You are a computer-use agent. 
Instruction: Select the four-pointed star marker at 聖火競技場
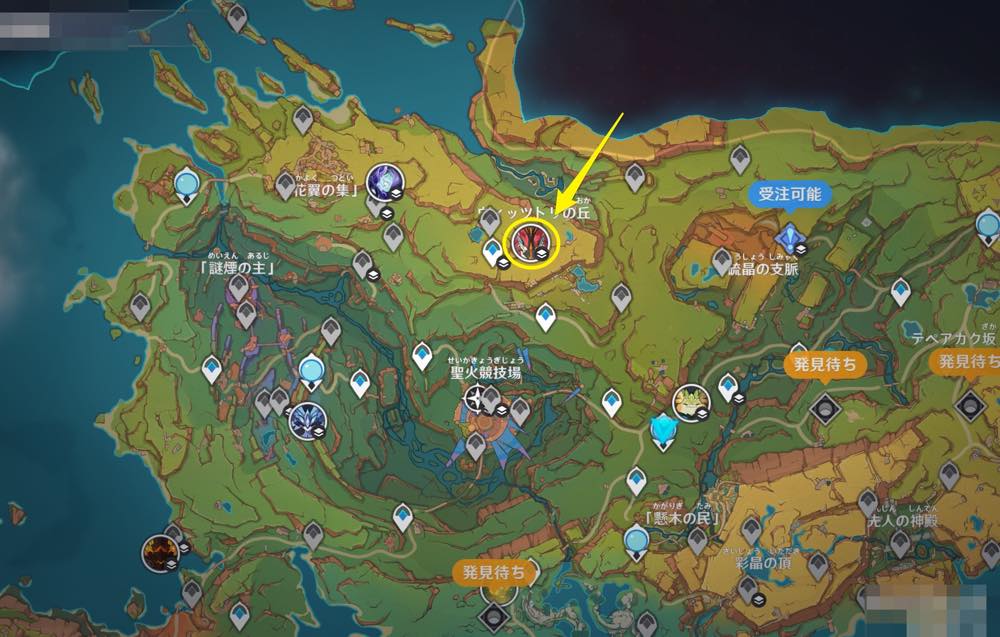click(x=475, y=401)
